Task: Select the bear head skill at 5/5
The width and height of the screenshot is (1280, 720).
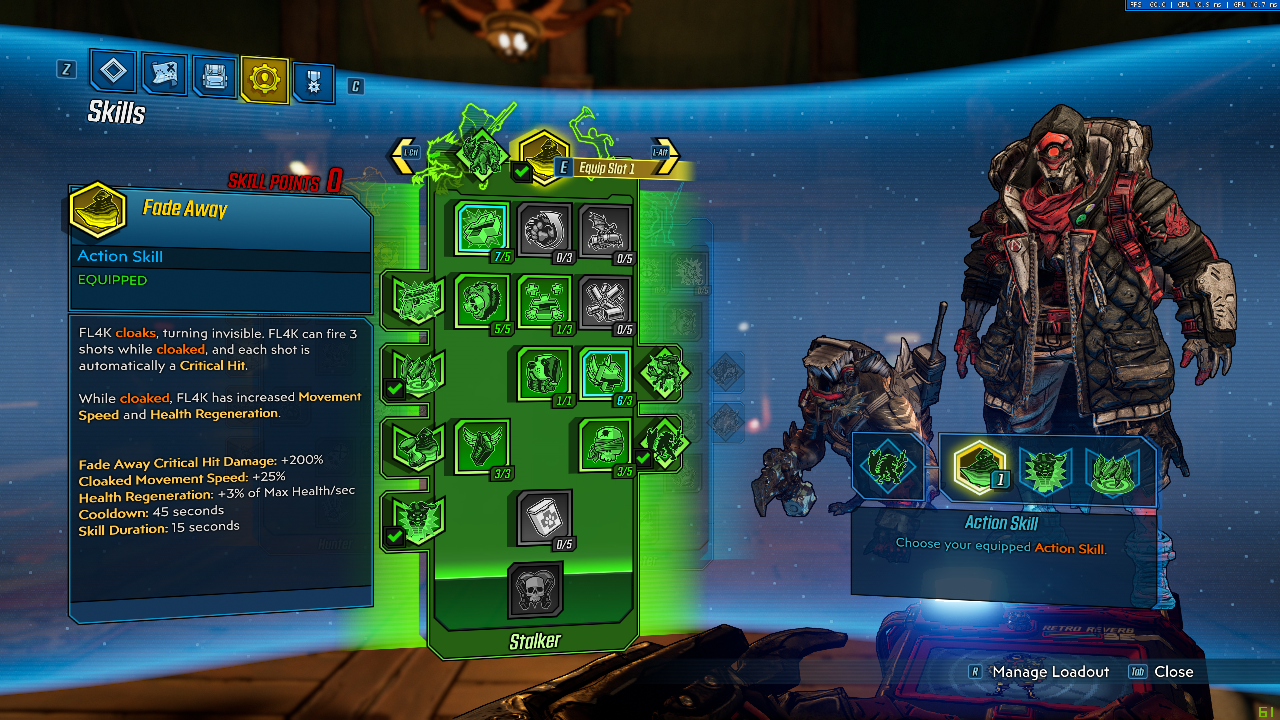Action: point(482,301)
